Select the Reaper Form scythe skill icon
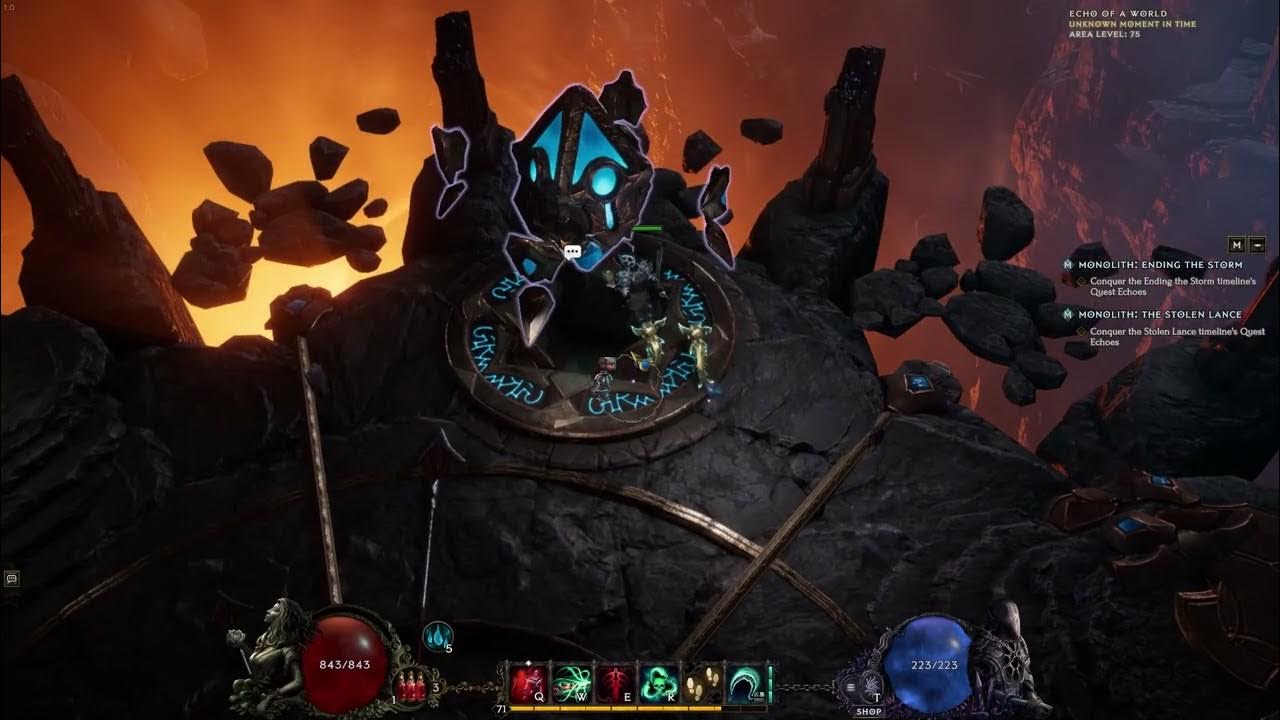This screenshot has height=720, width=1280. 742,683
